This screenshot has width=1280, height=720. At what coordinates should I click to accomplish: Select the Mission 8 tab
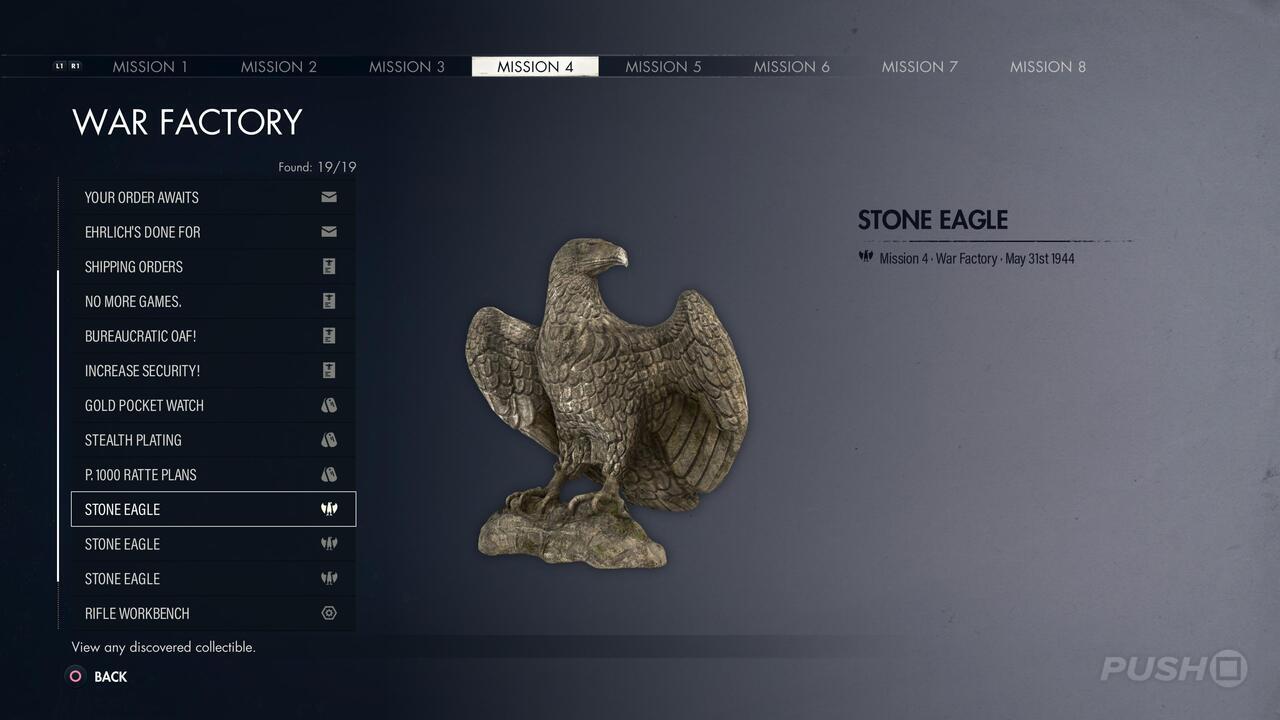click(x=1047, y=66)
